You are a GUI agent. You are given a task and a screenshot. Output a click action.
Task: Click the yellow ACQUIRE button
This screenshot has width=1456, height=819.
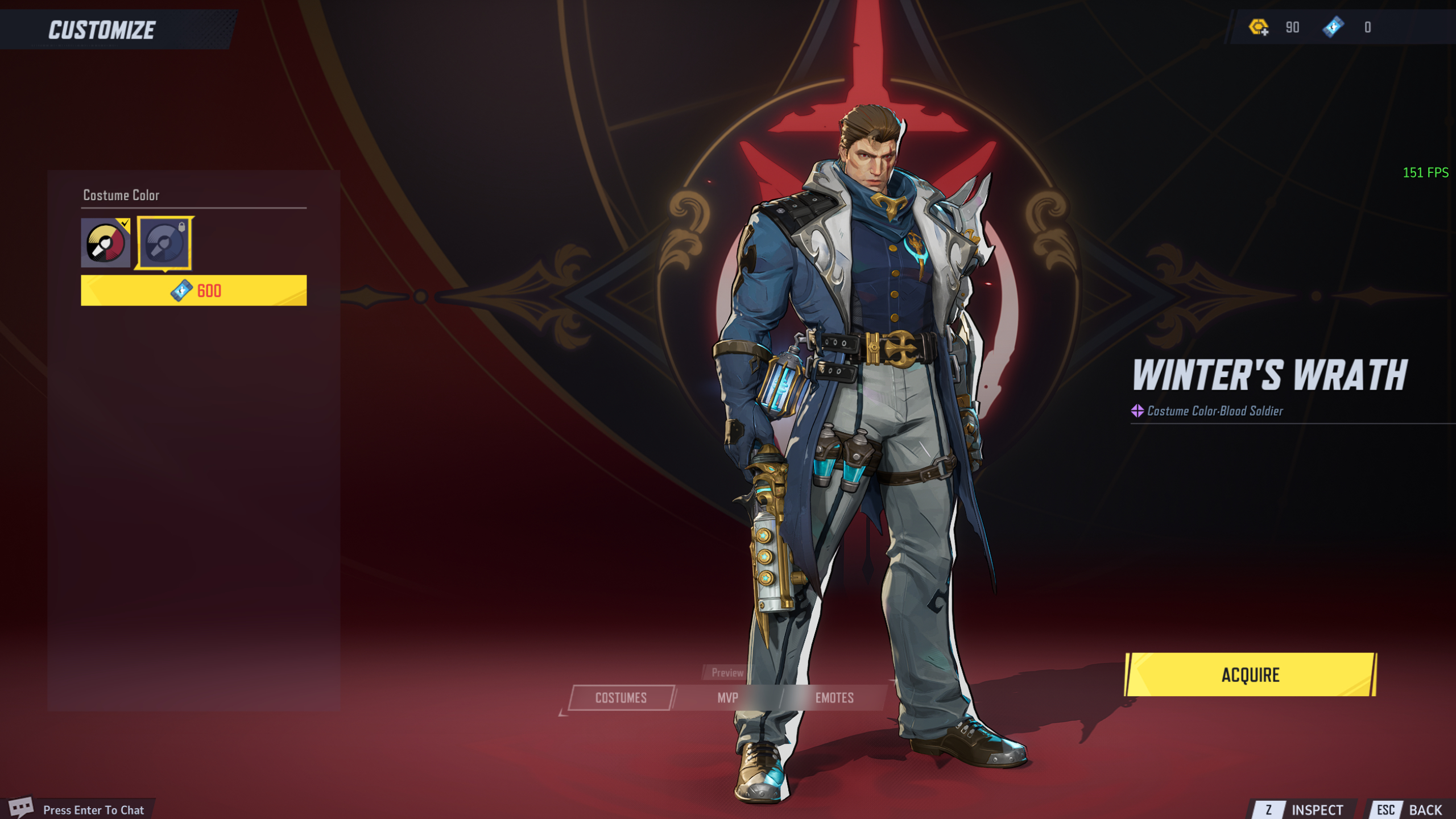click(1250, 675)
